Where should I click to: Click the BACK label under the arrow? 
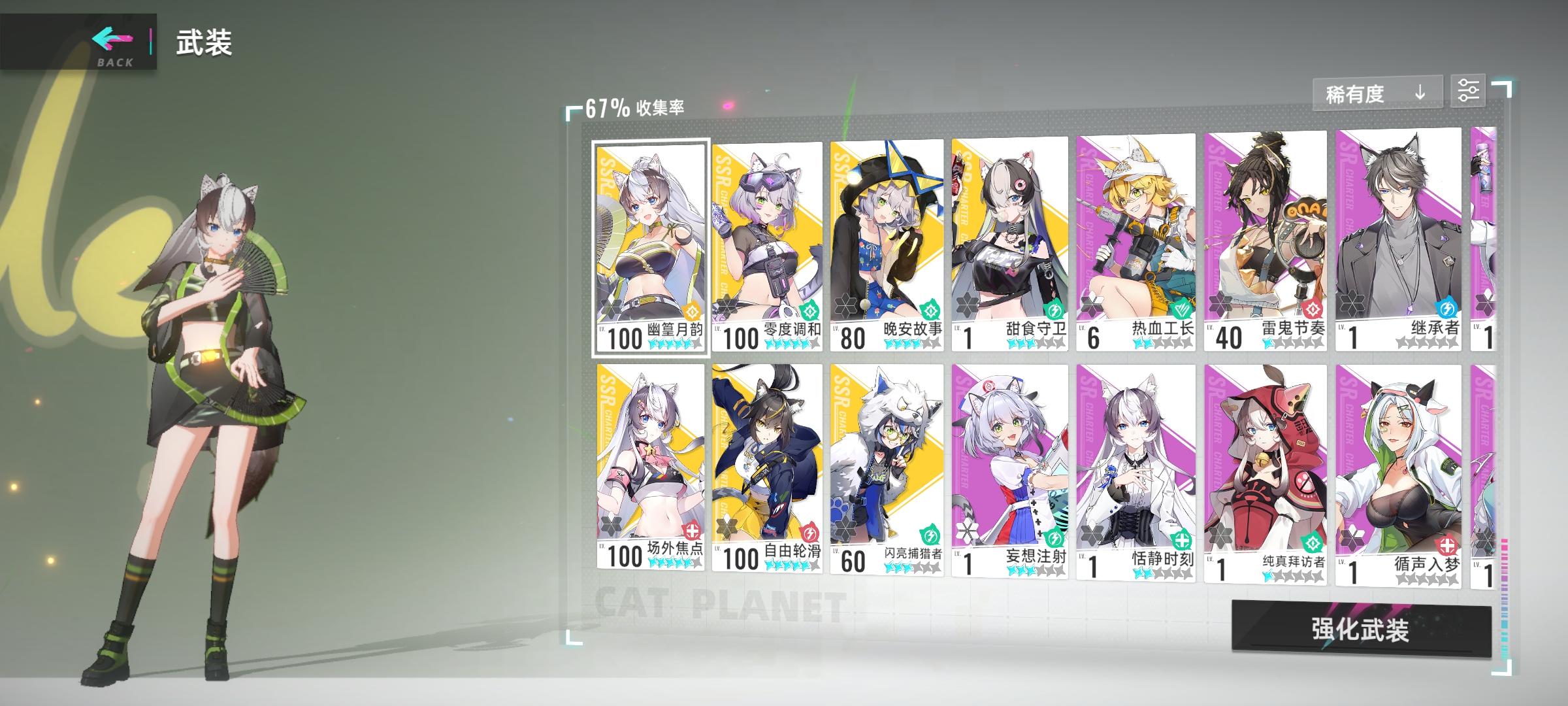[x=114, y=63]
